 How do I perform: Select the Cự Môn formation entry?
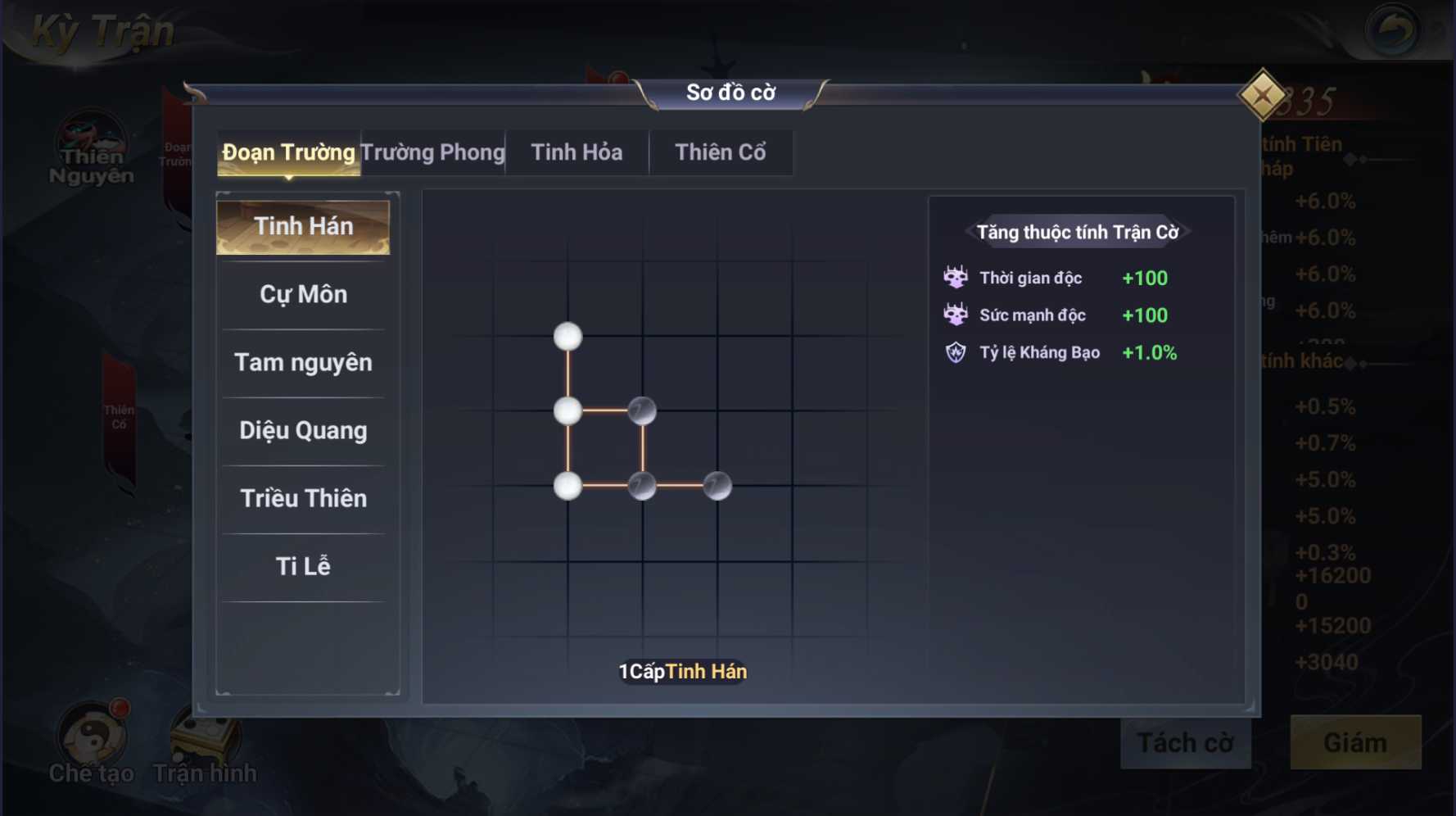pyautogui.click(x=303, y=295)
